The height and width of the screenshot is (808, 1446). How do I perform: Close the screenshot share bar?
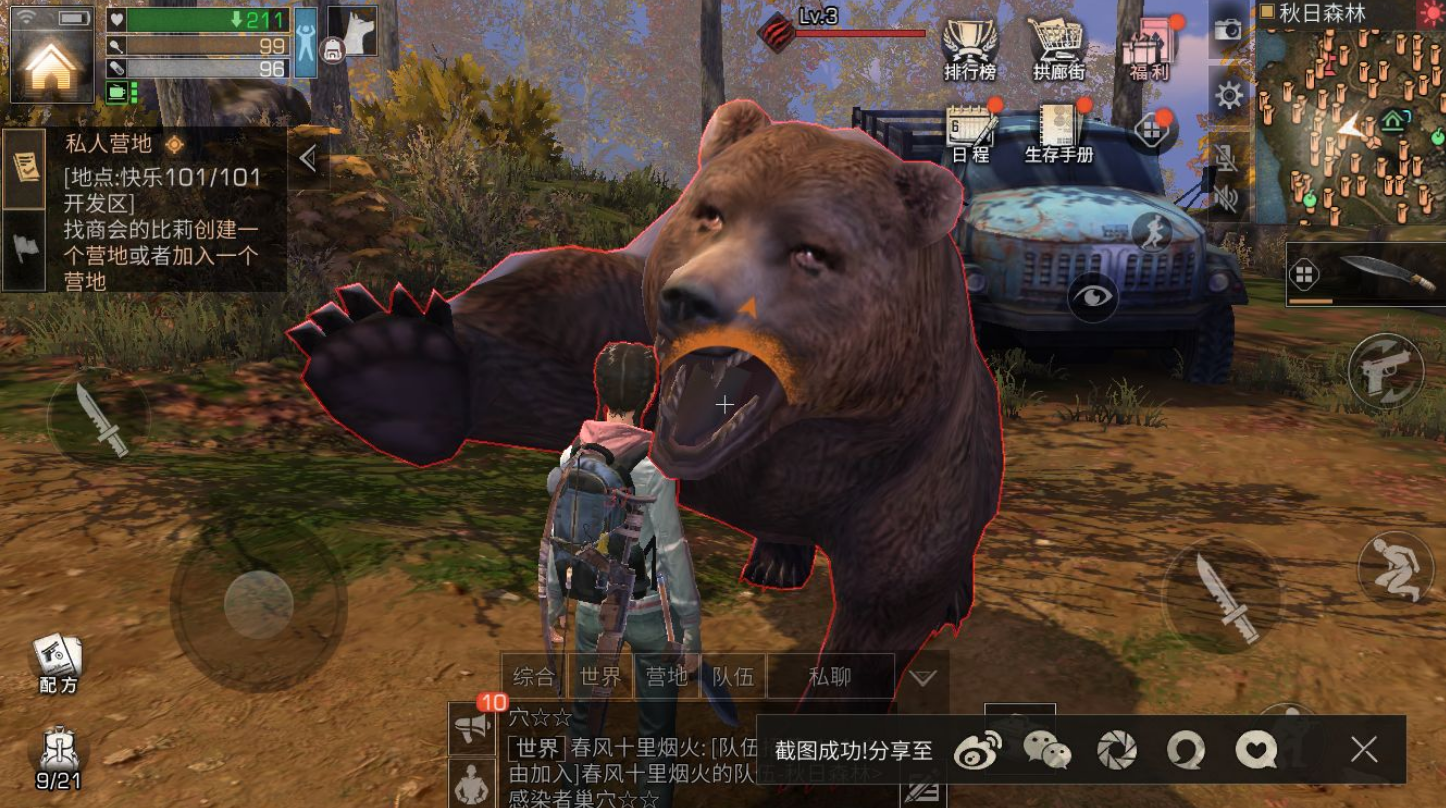(1364, 749)
